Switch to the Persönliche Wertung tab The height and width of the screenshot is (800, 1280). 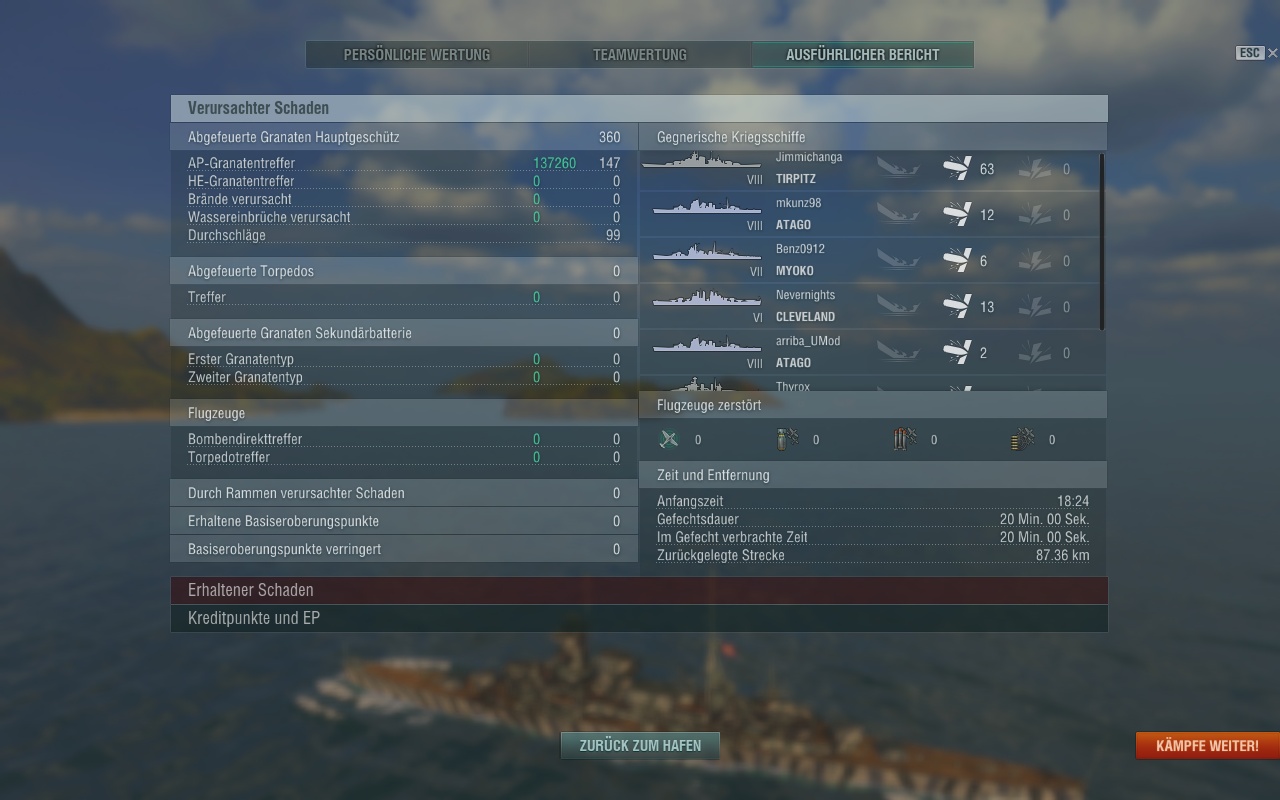pyautogui.click(x=417, y=55)
